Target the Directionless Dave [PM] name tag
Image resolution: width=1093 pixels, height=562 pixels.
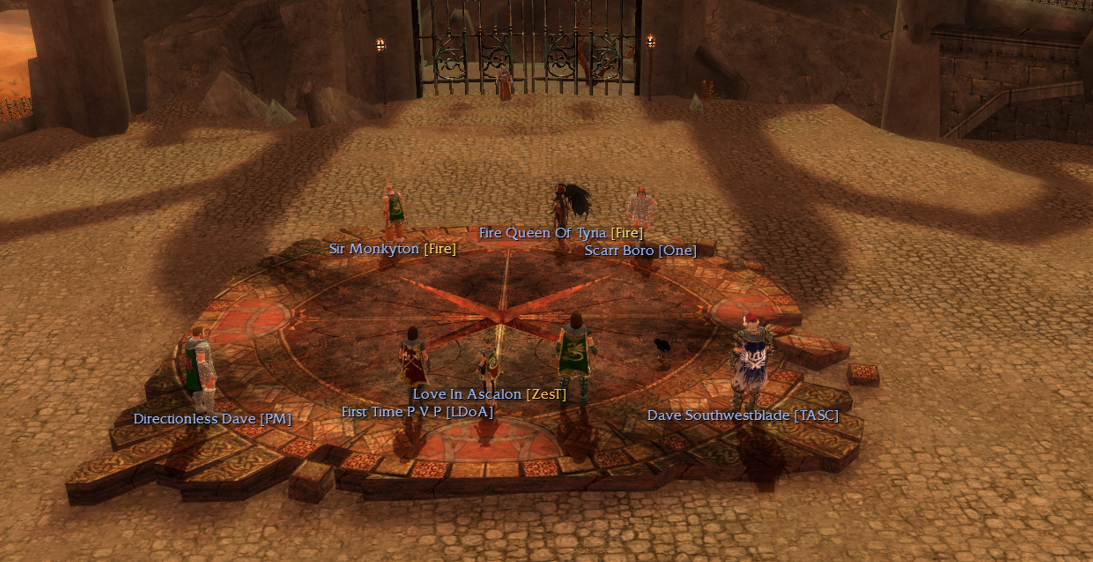coord(212,419)
